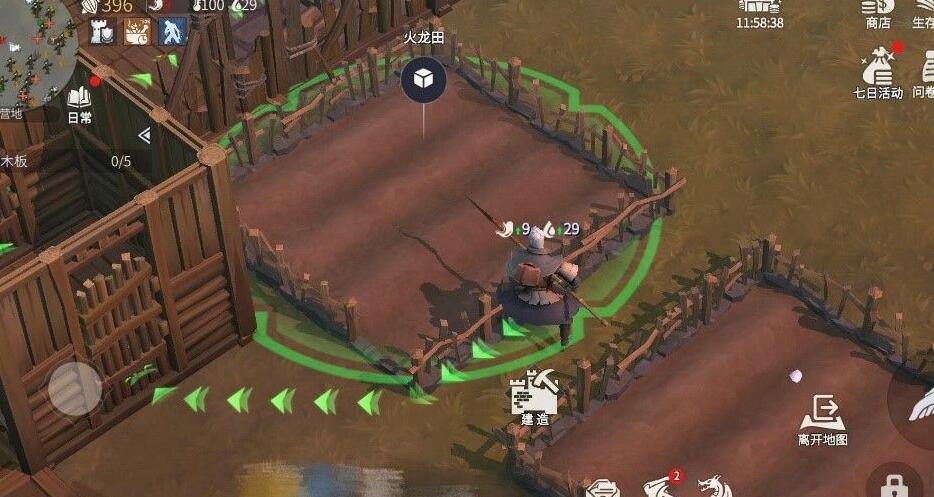Viewport: 934px width, 497px height.
Task: Select the castle and shield buff icon
Action: 103,32
